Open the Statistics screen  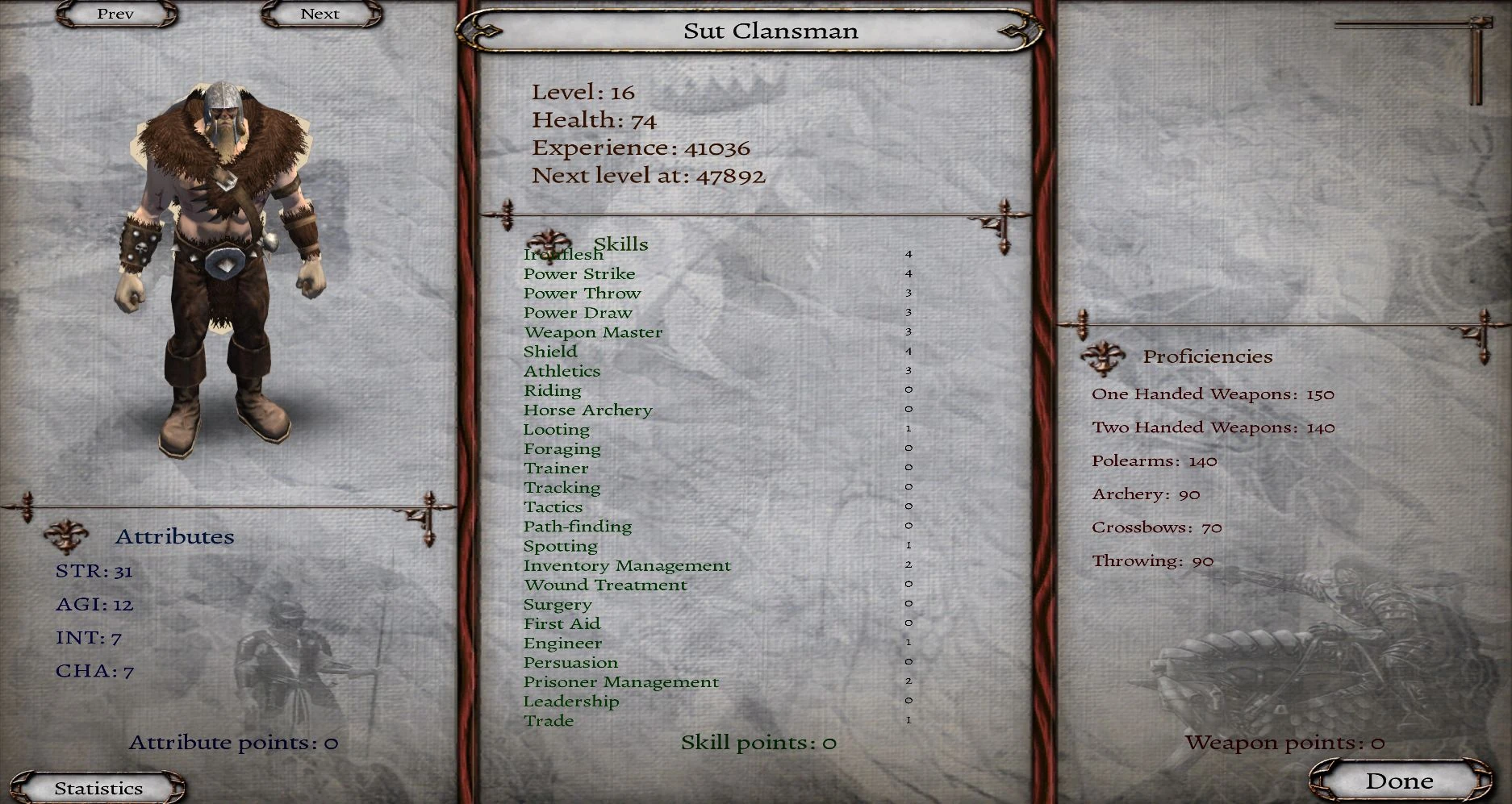(97, 787)
